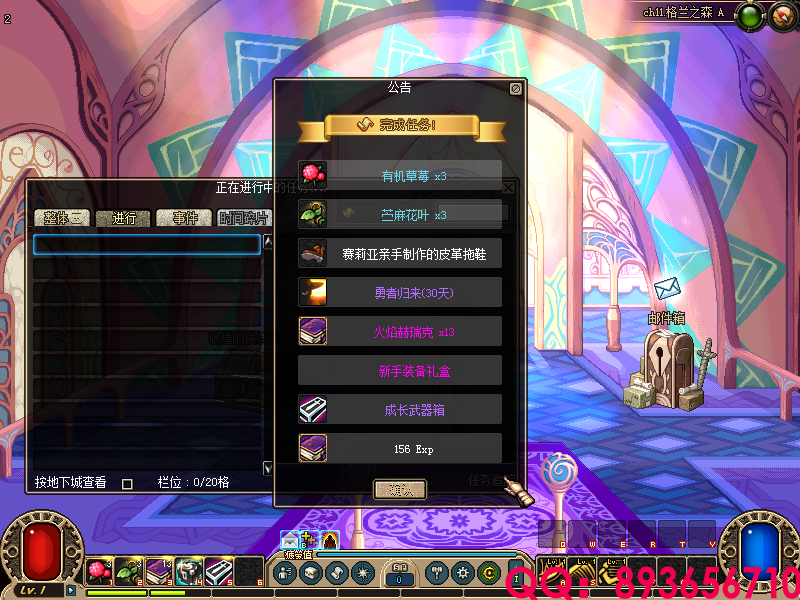Click the green round button top-right

point(751,16)
